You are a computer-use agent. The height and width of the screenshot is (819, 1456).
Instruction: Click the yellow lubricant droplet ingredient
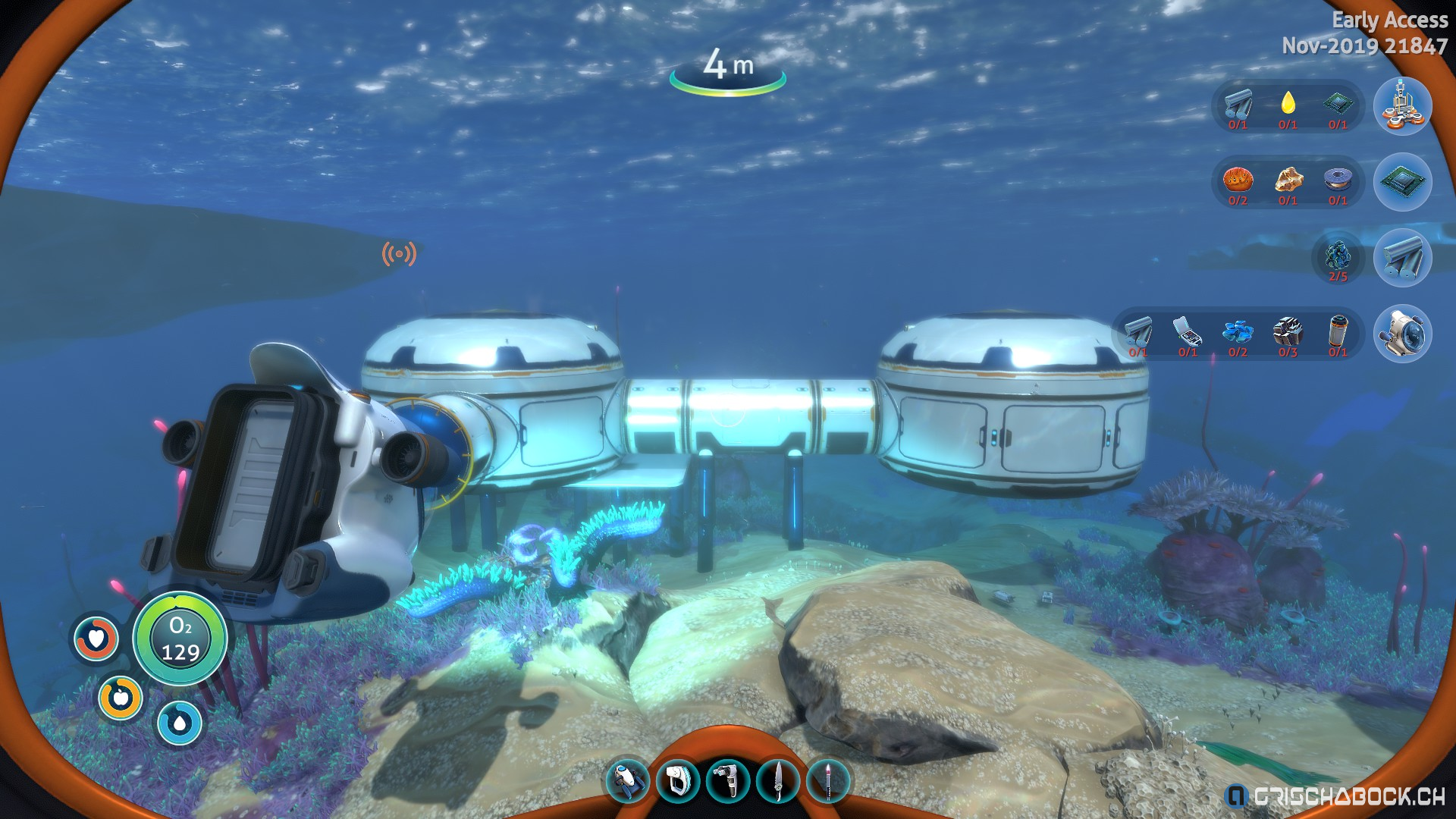click(1288, 103)
